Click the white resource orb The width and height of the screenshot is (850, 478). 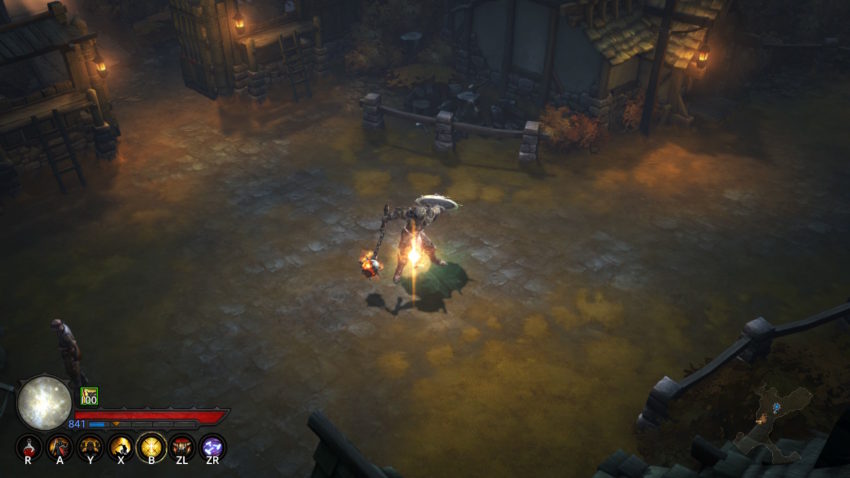pyautogui.click(x=44, y=402)
